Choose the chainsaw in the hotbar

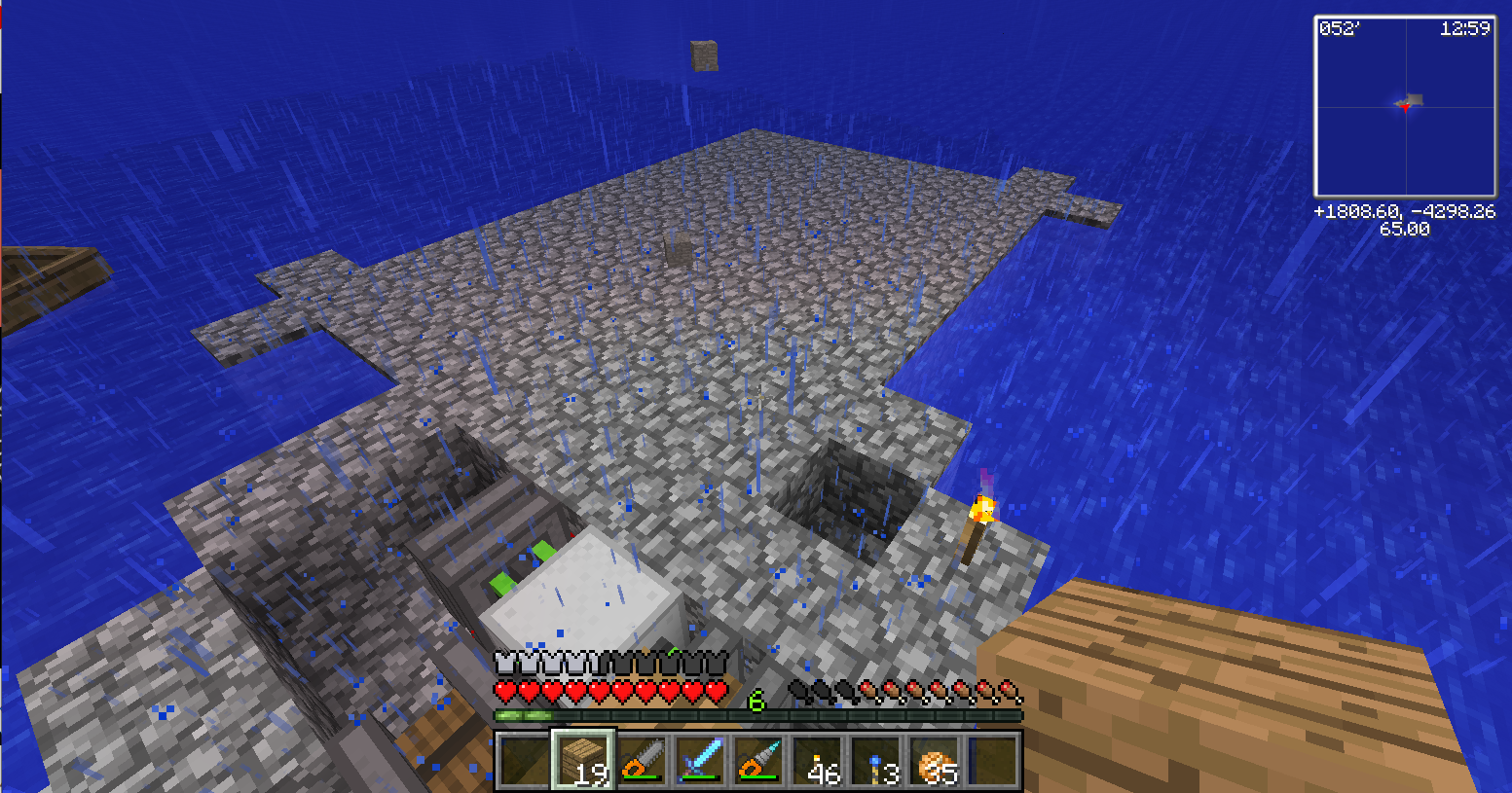coord(642,760)
